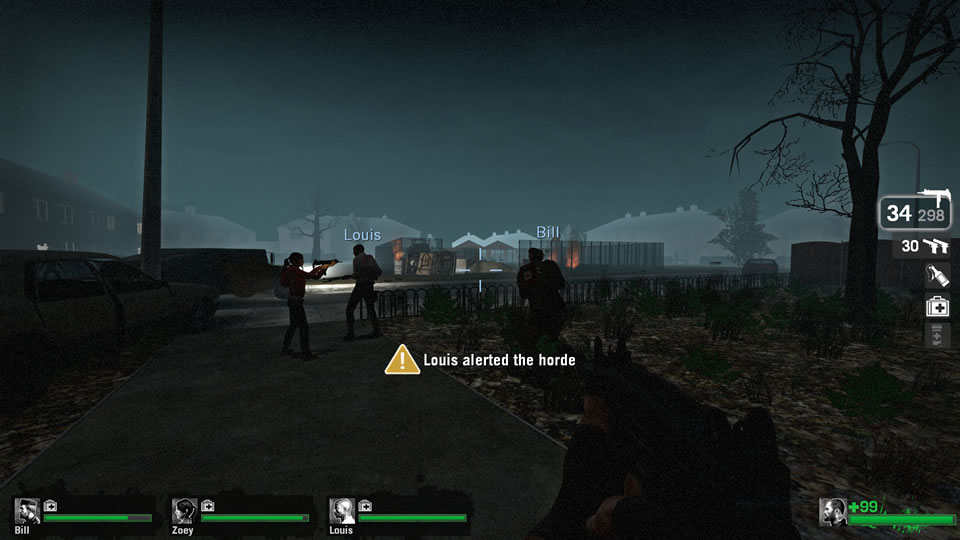
Task: Click Bill's teammate portrait
Action: [27, 510]
